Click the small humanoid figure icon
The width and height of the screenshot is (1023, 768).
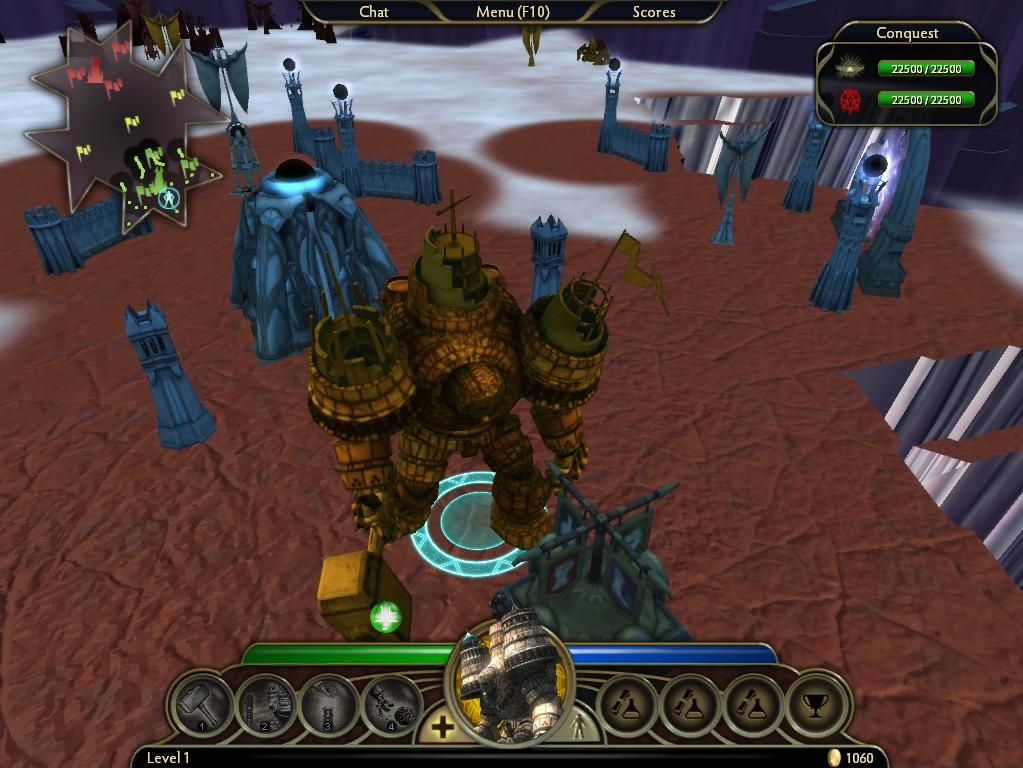point(579,725)
